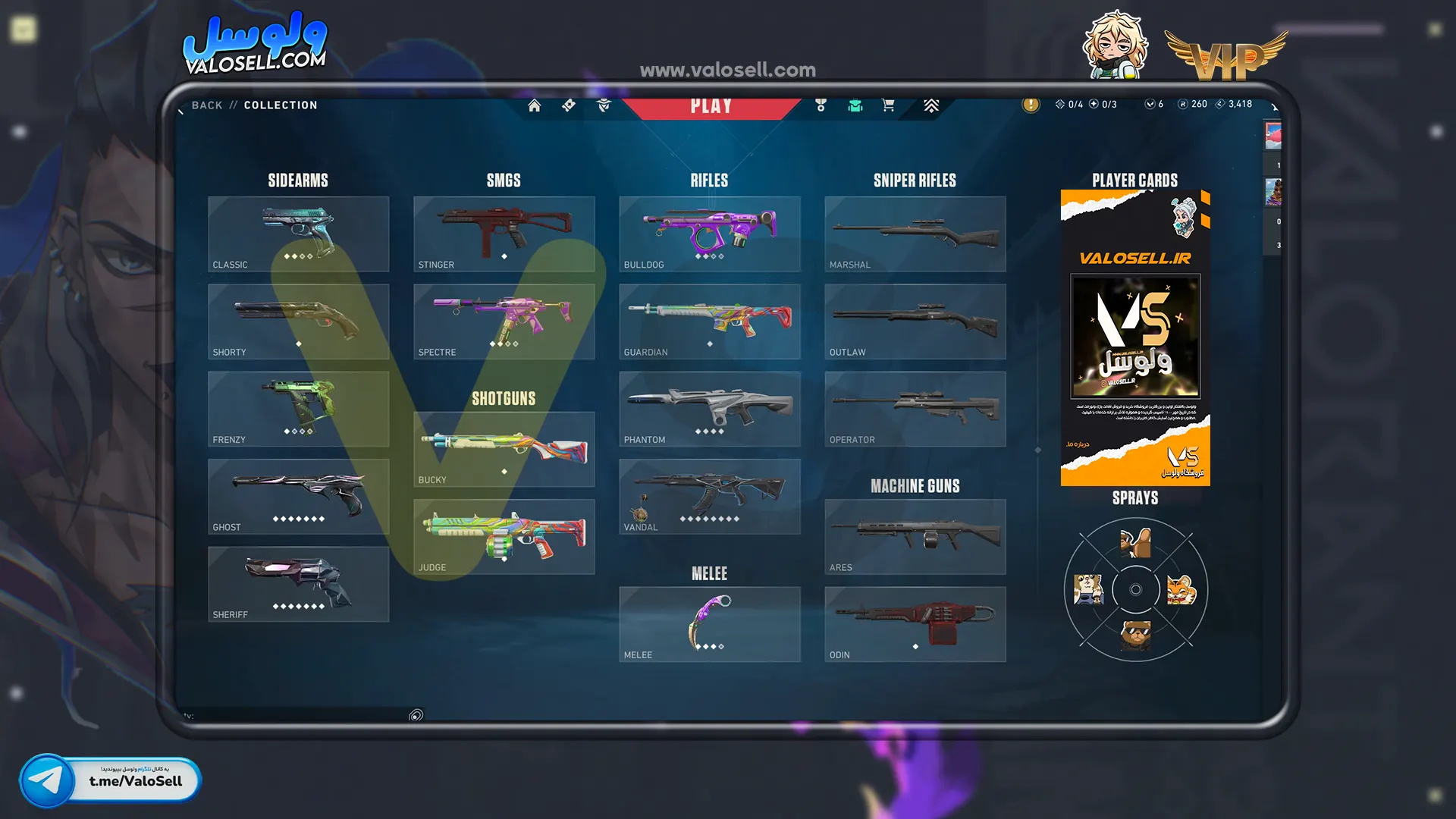
Task: Open the Spectre SMG slot
Action: 504,321
